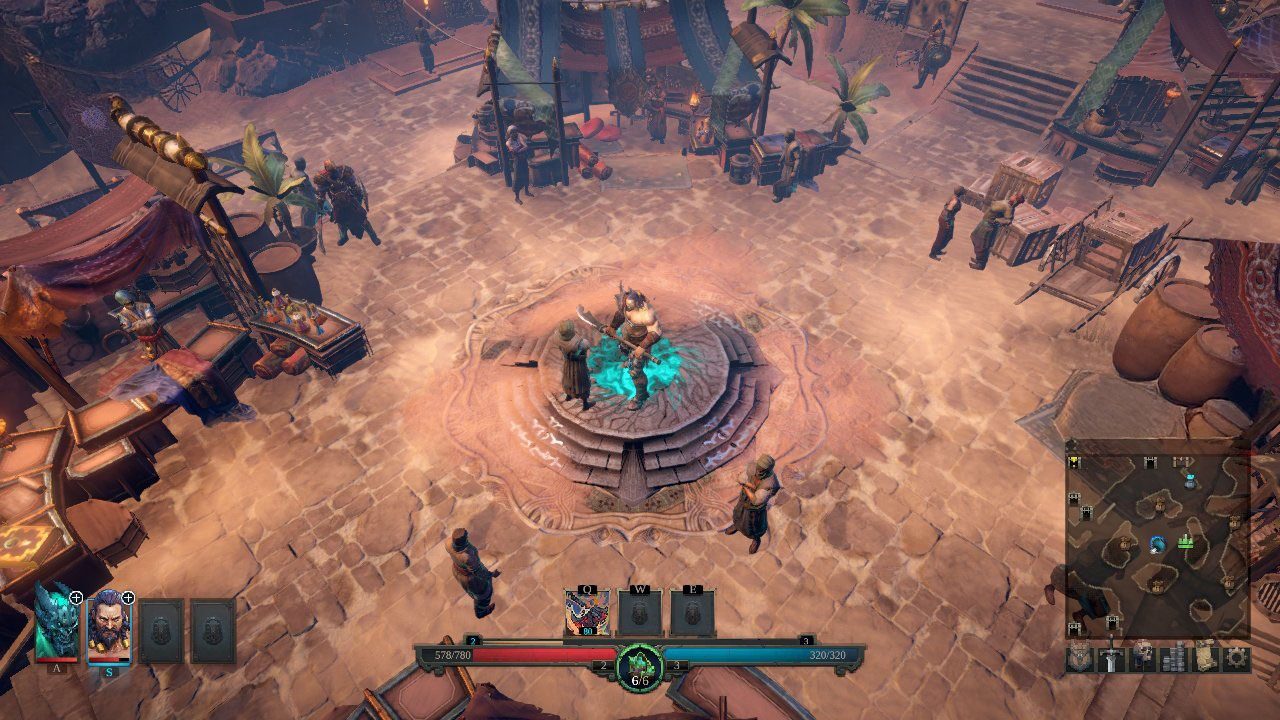Viewport: 1280px width, 720px height.
Task: Open the parchment scroll menu icon
Action: 1205,658
